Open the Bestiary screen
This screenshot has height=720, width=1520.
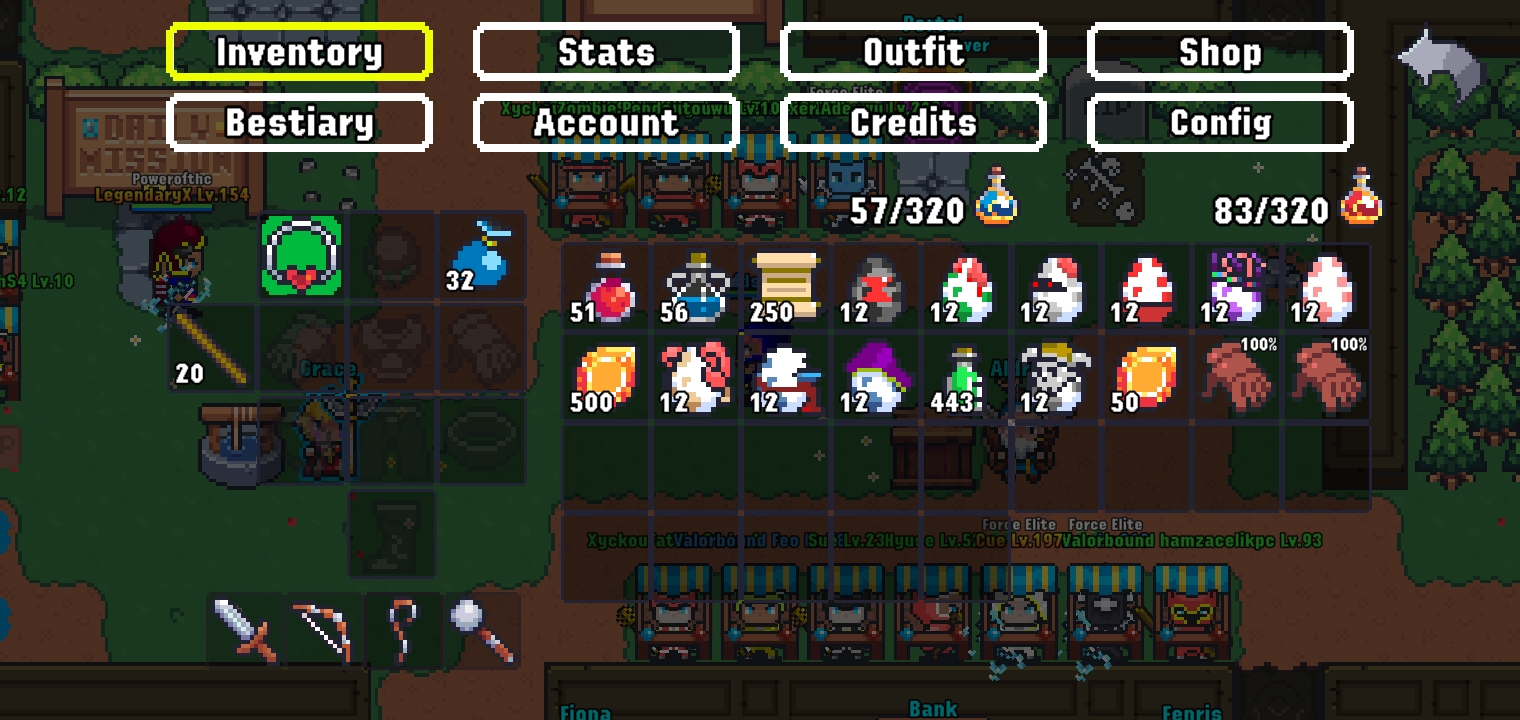tap(299, 121)
